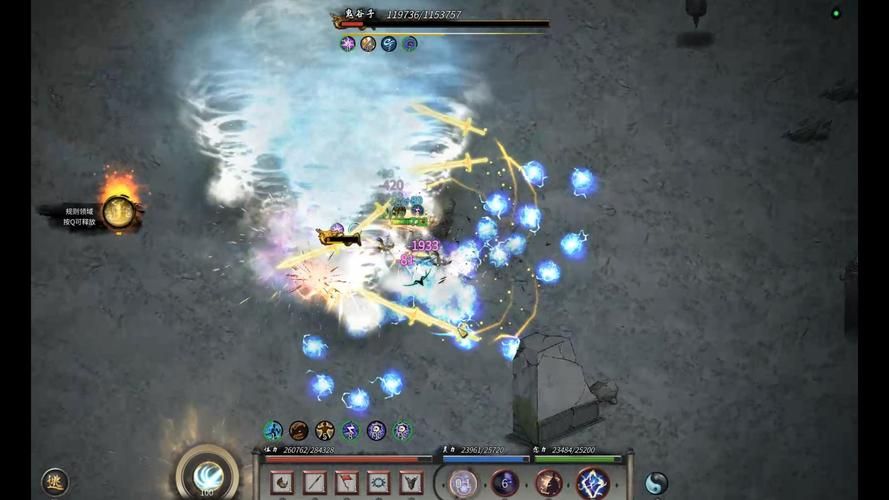Viewport: 889px width, 500px height.
Task: Click the golden character round button
Action: [x=55, y=482]
